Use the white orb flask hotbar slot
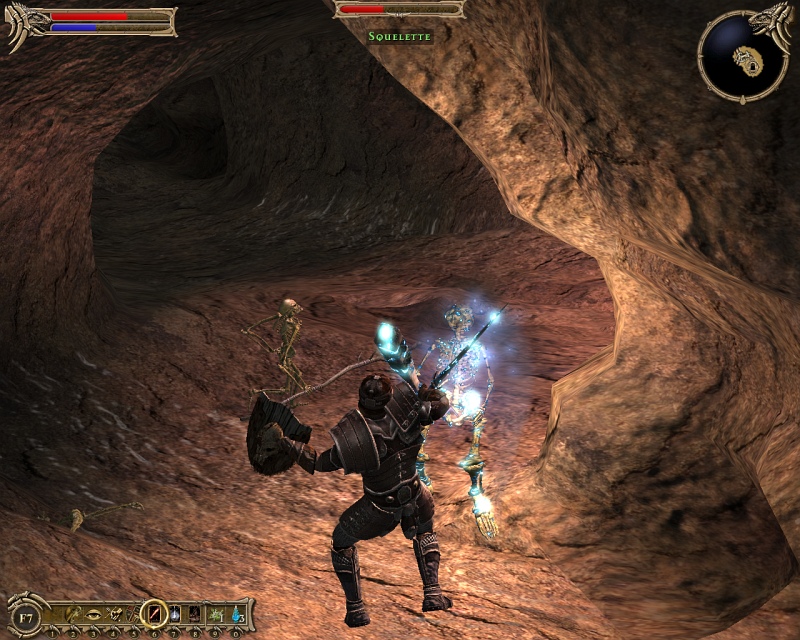Screen dimensions: 800x640 click(175, 613)
